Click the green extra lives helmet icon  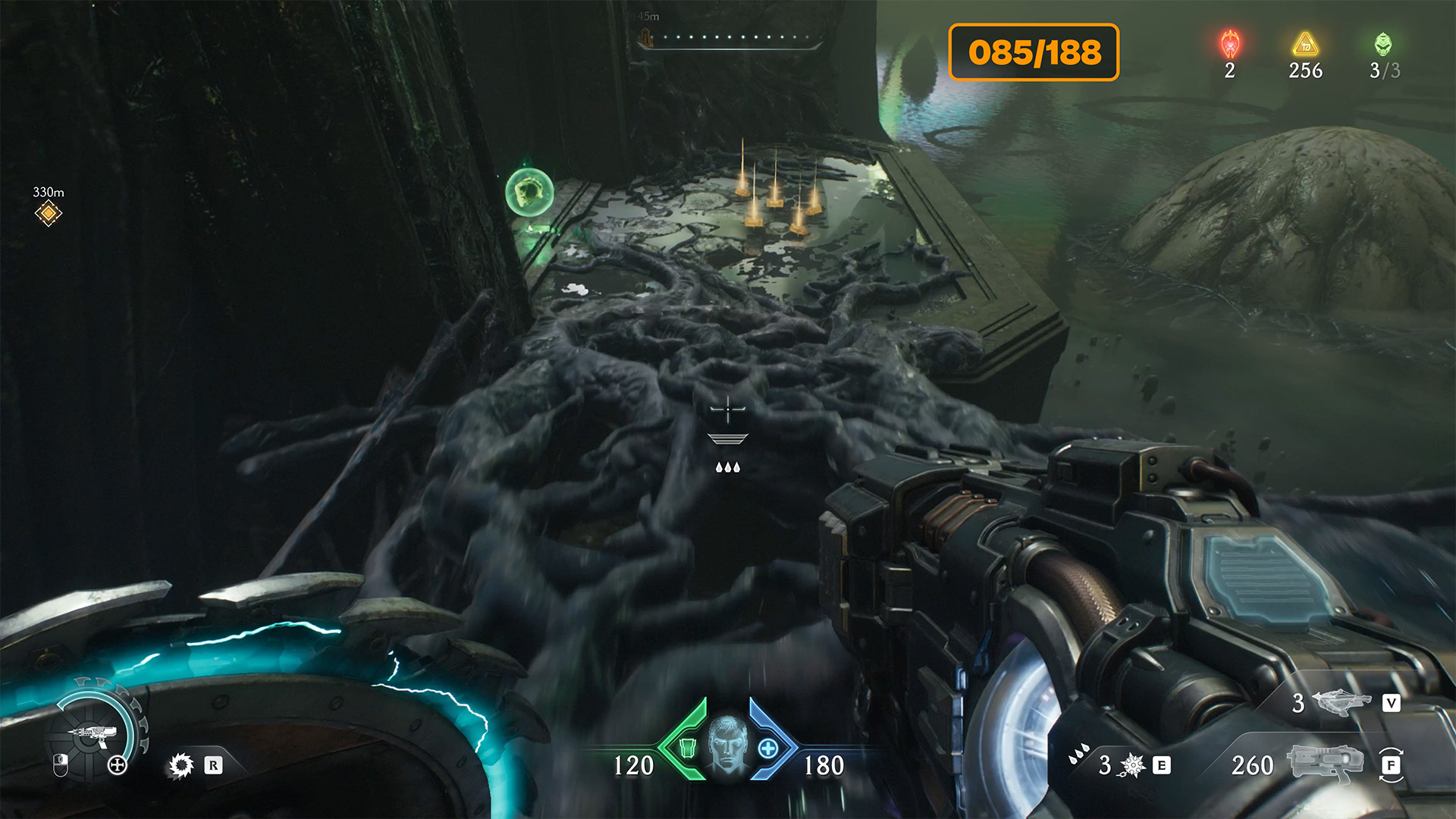1383,44
